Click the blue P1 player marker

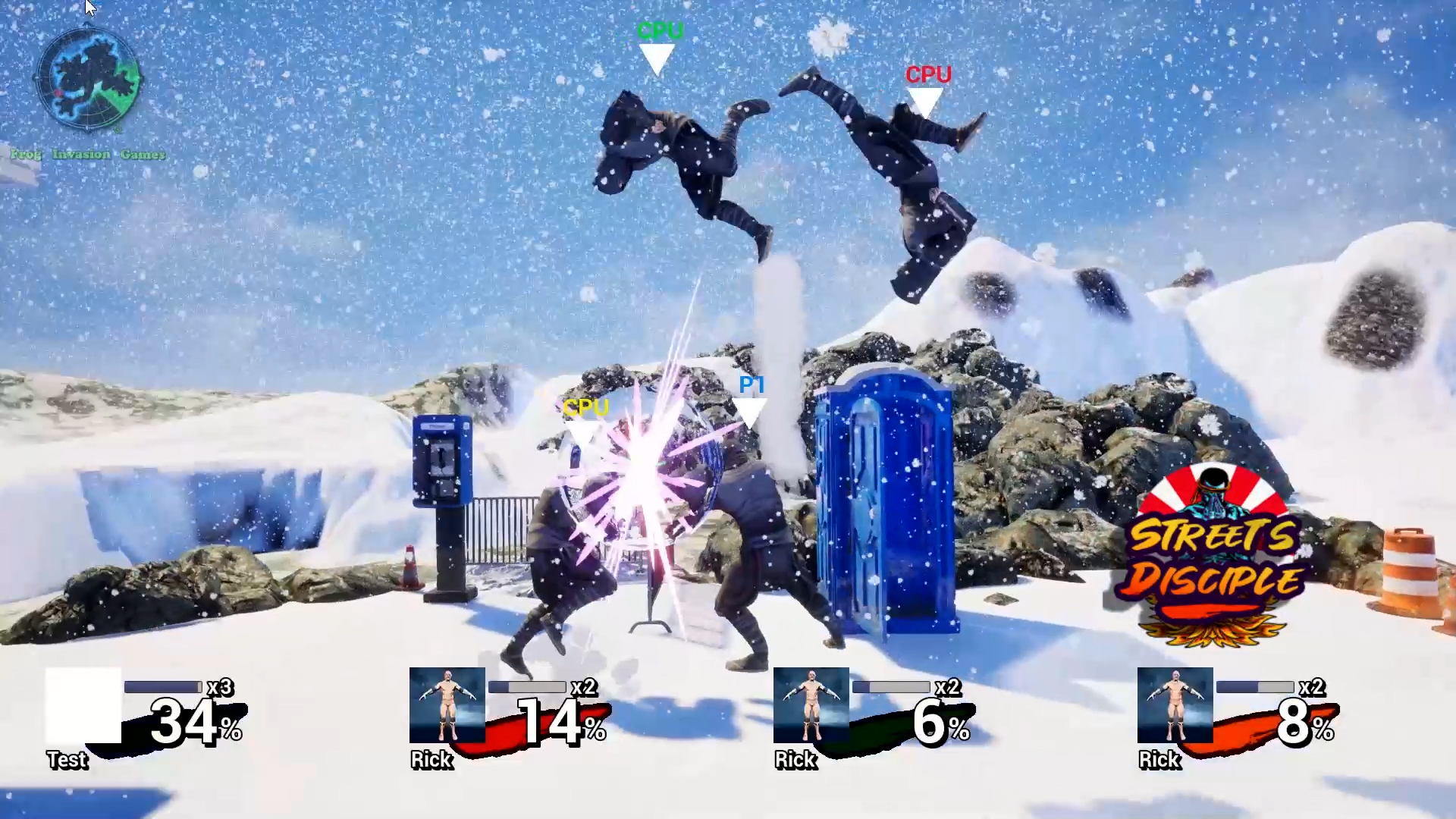click(752, 398)
